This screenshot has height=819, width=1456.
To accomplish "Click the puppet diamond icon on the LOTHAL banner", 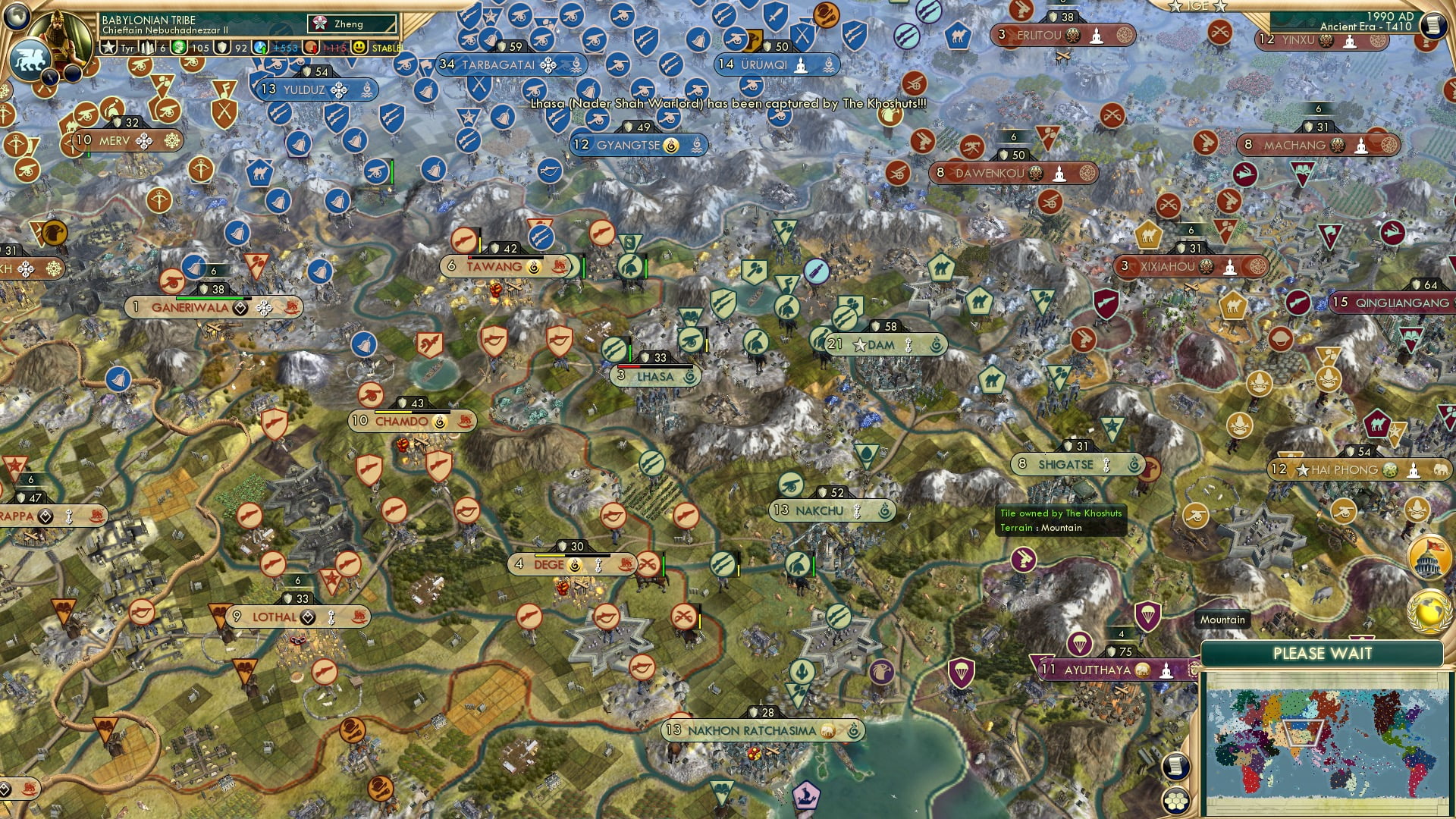I will (x=306, y=617).
